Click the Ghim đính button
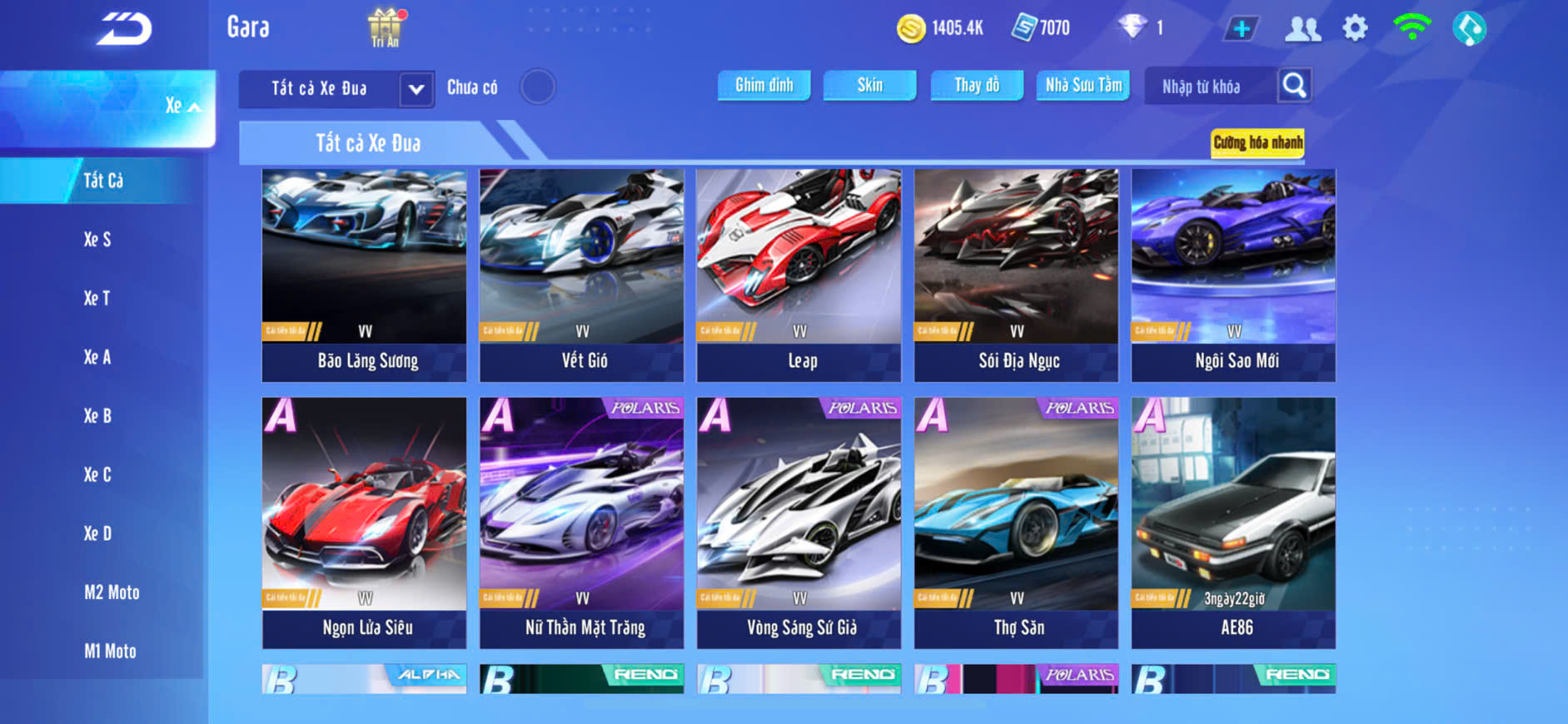1568x724 pixels. [764, 85]
